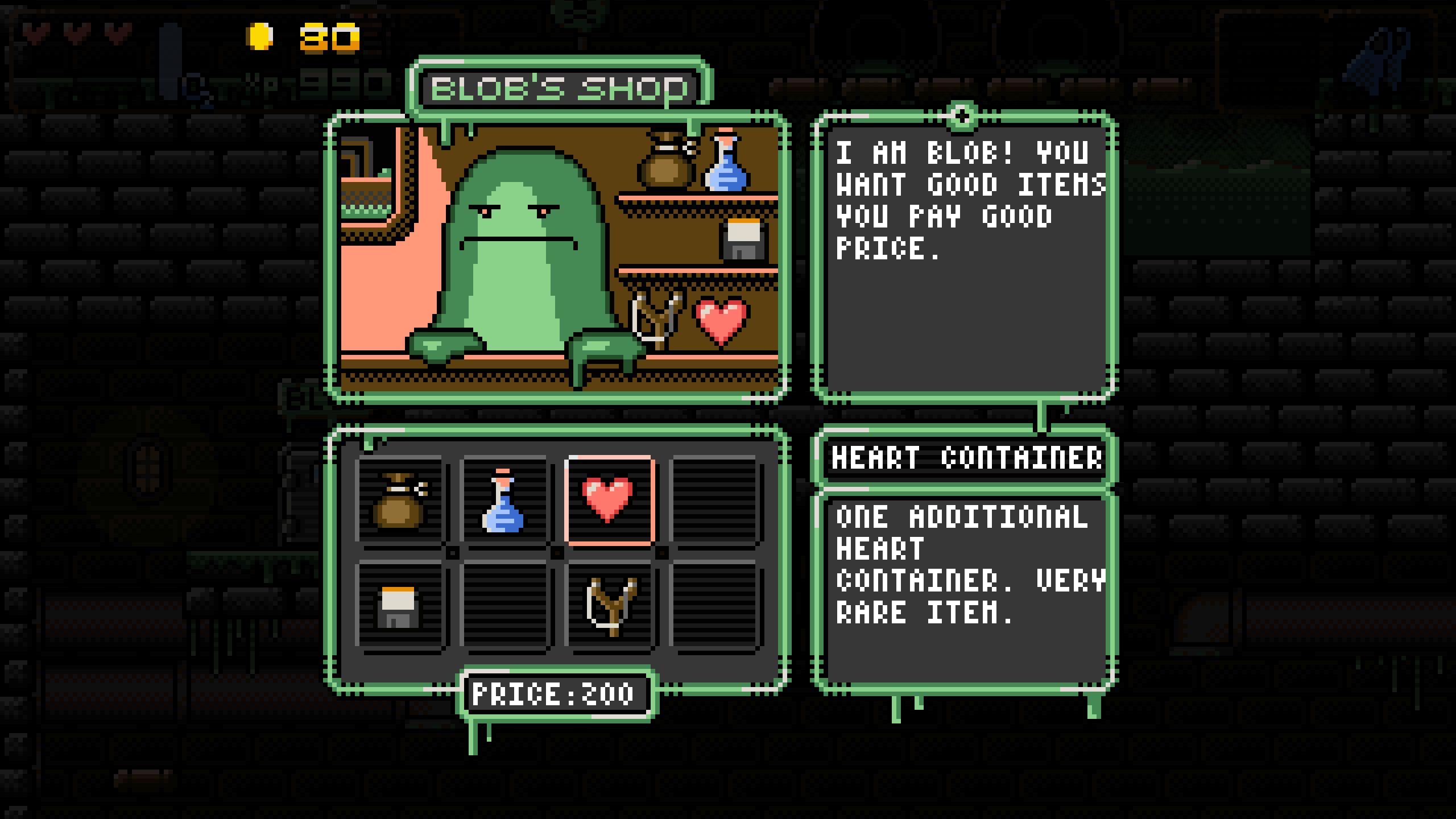This screenshot has height=819, width=1456.
Task: Select the brown money bag shop slot
Action: point(400,500)
